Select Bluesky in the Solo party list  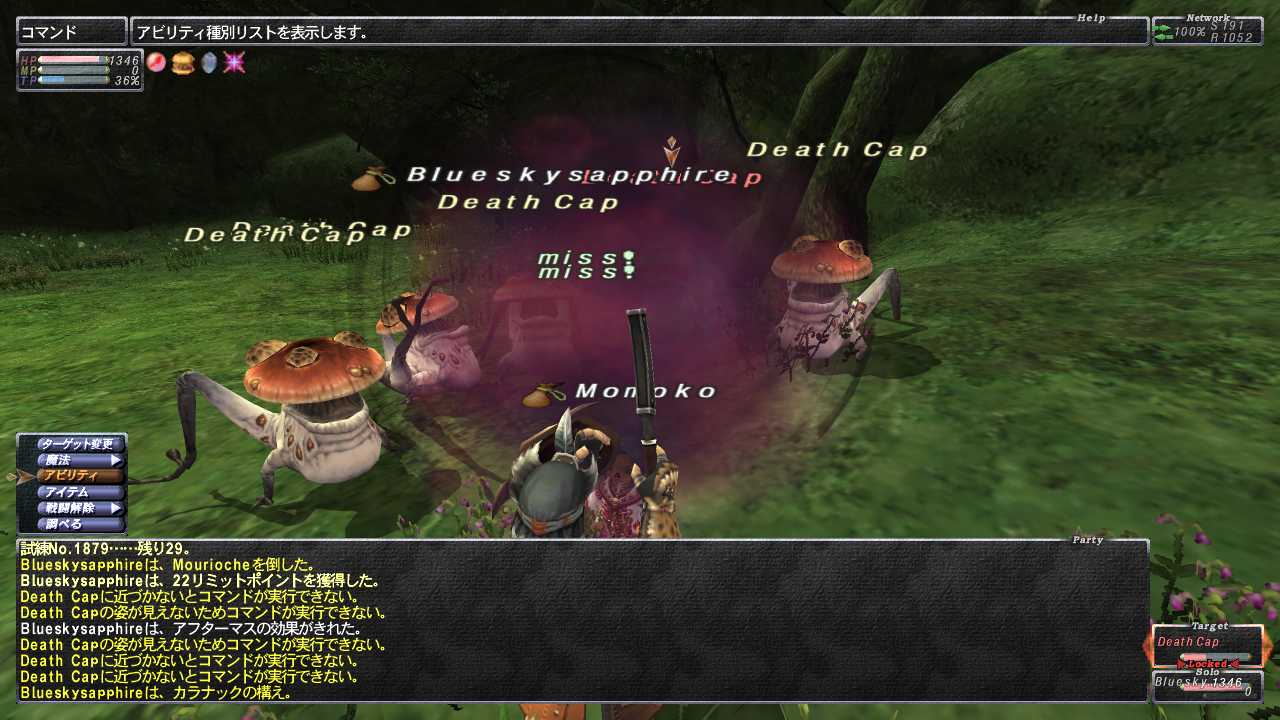(1206, 686)
